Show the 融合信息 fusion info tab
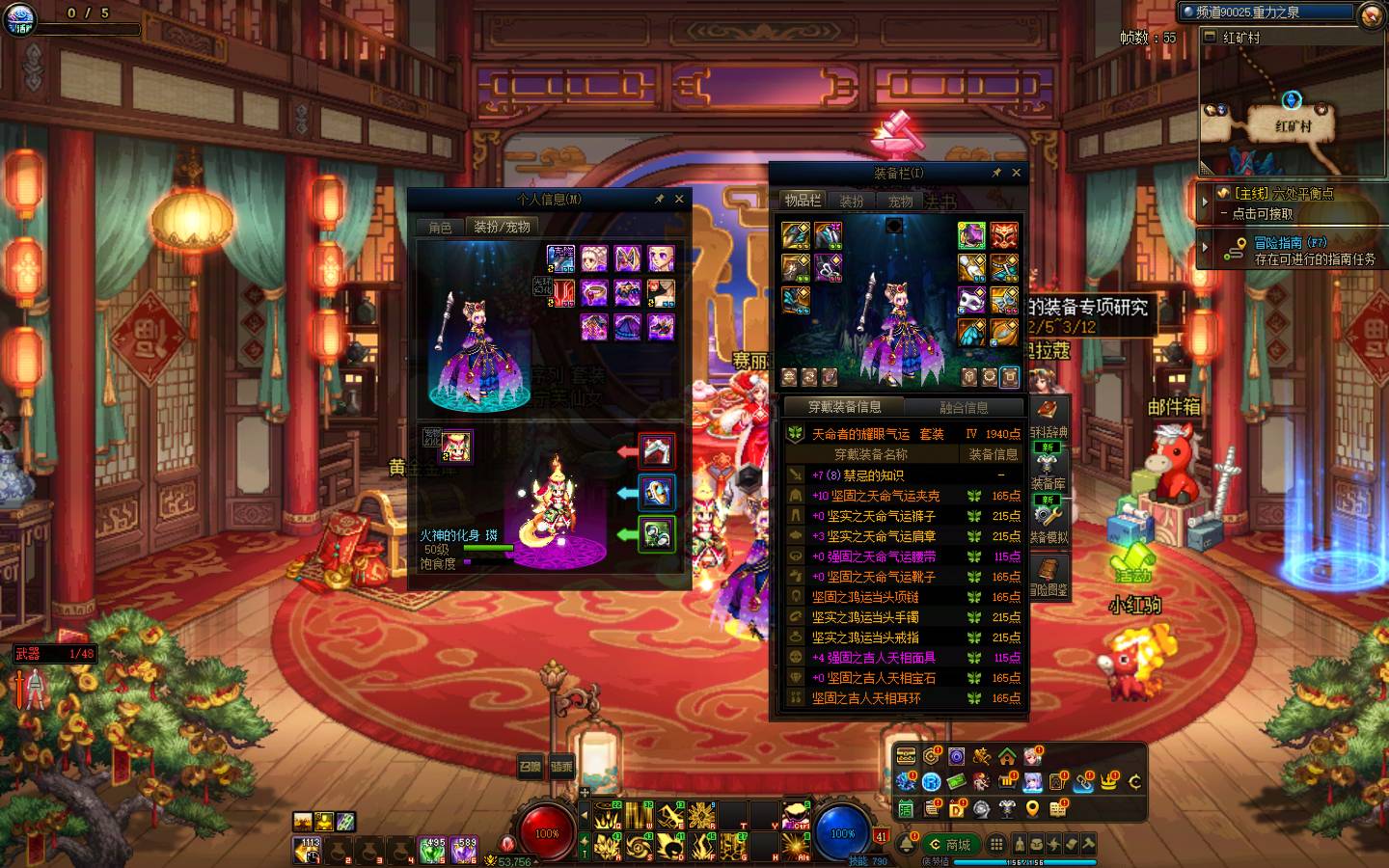This screenshot has height=868, width=1389. click(x=964, y=408)
